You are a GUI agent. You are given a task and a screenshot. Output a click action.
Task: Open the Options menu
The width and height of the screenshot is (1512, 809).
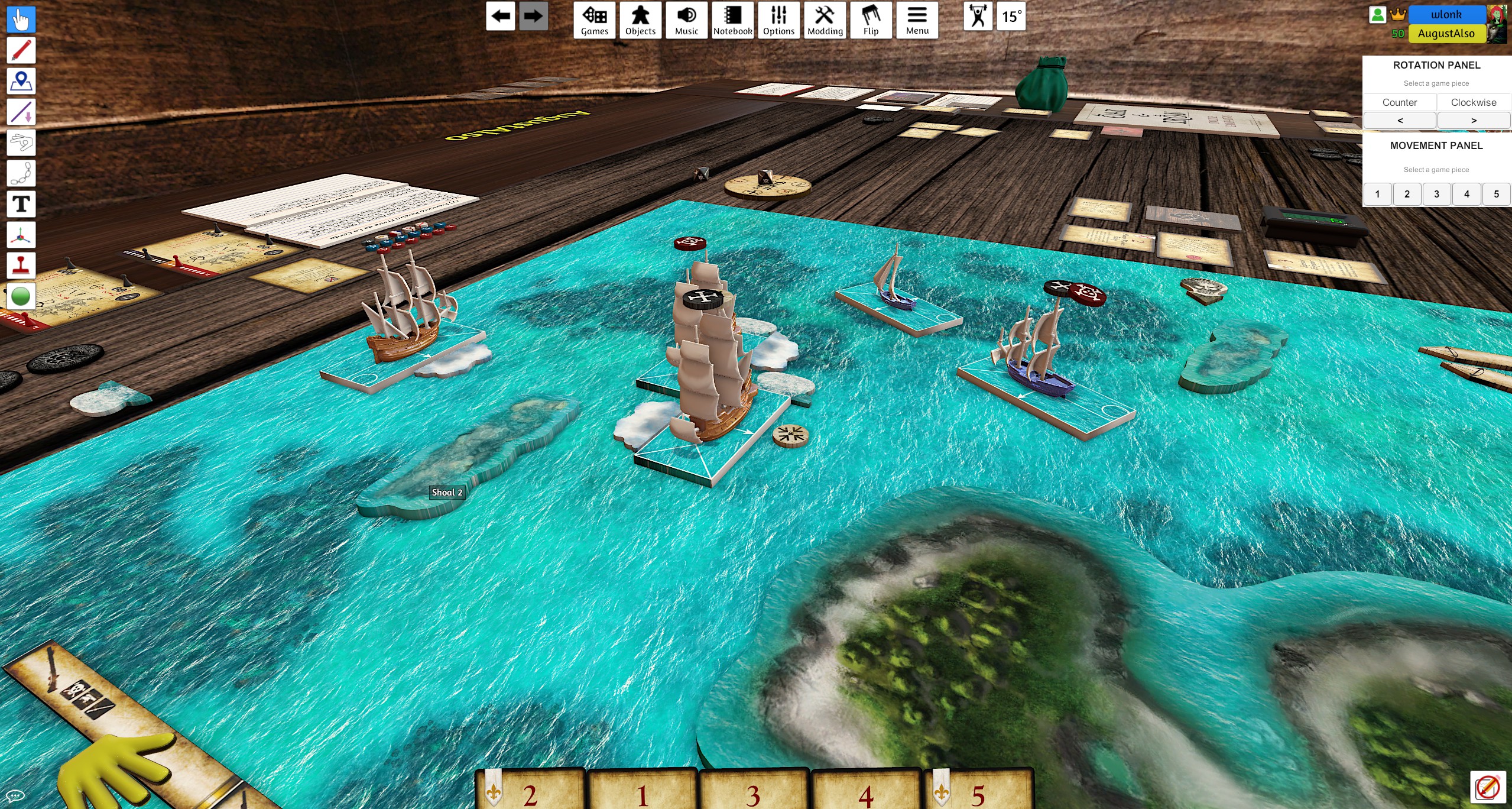tap(778, 20)
